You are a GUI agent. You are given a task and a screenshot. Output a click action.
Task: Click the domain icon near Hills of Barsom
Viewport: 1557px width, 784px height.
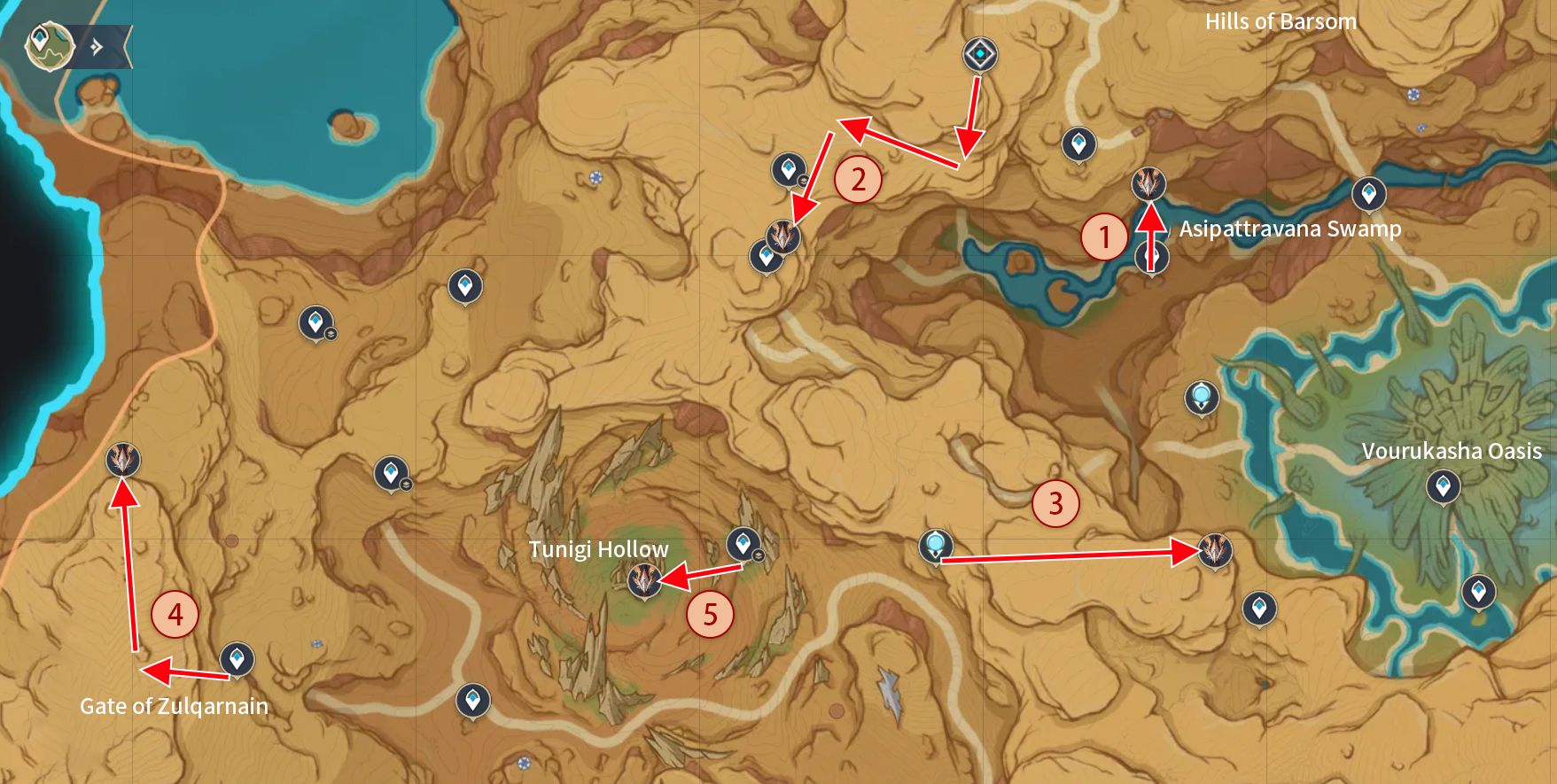(979, 55)
